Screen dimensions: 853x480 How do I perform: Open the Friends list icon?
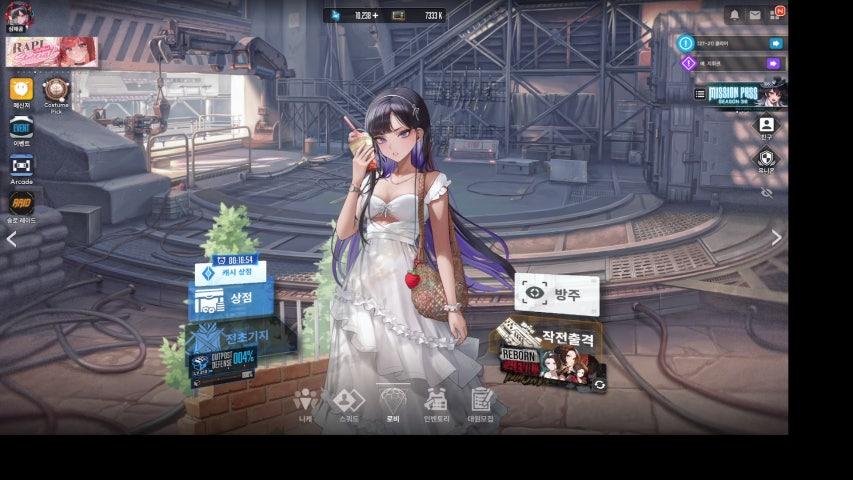(766, 125)
